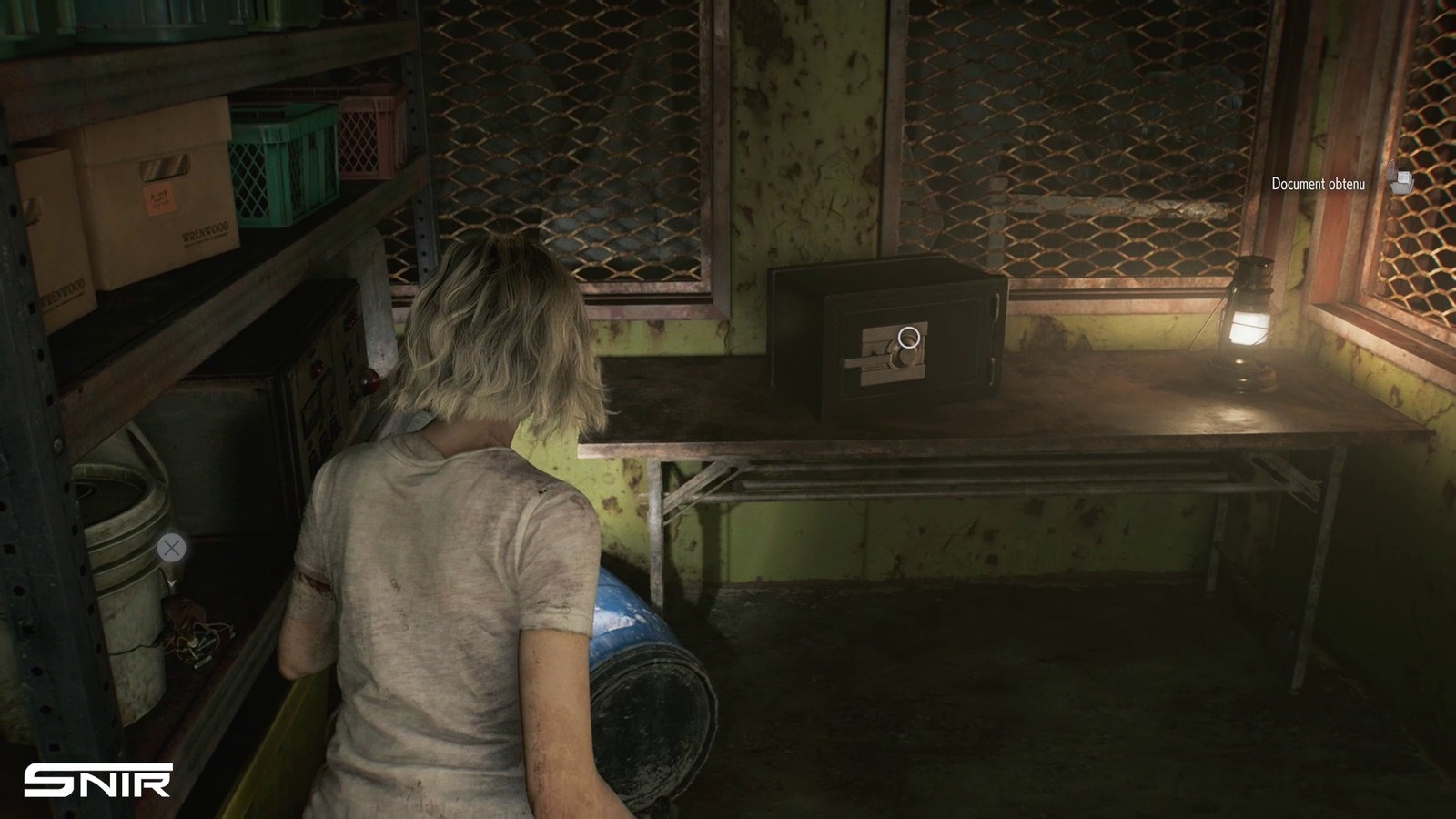Image resolution: width=1456 pixels, height=819 pixels.
Task: Click the SNIR channel watermark logo
Action: (x=98, y=781)
